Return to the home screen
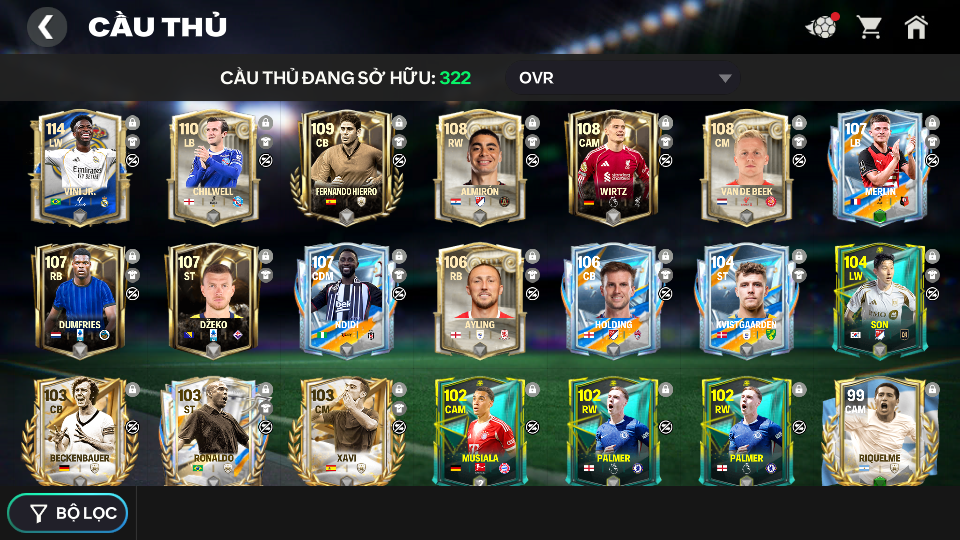This screenshot has height=540, width=960. (916, 27)
